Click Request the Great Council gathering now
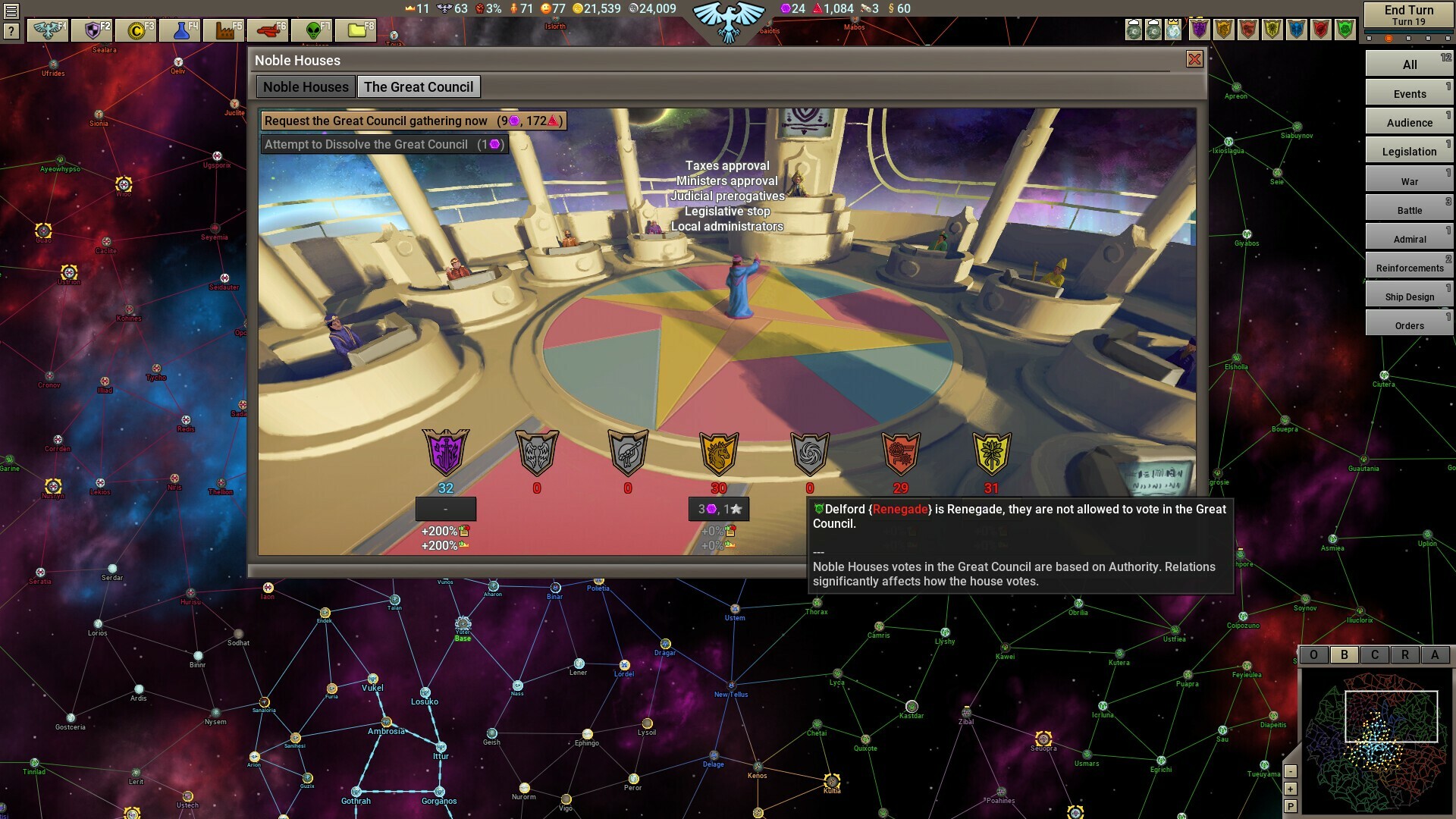This screenshot has width=1456, height=819. (x=412, y=121)
